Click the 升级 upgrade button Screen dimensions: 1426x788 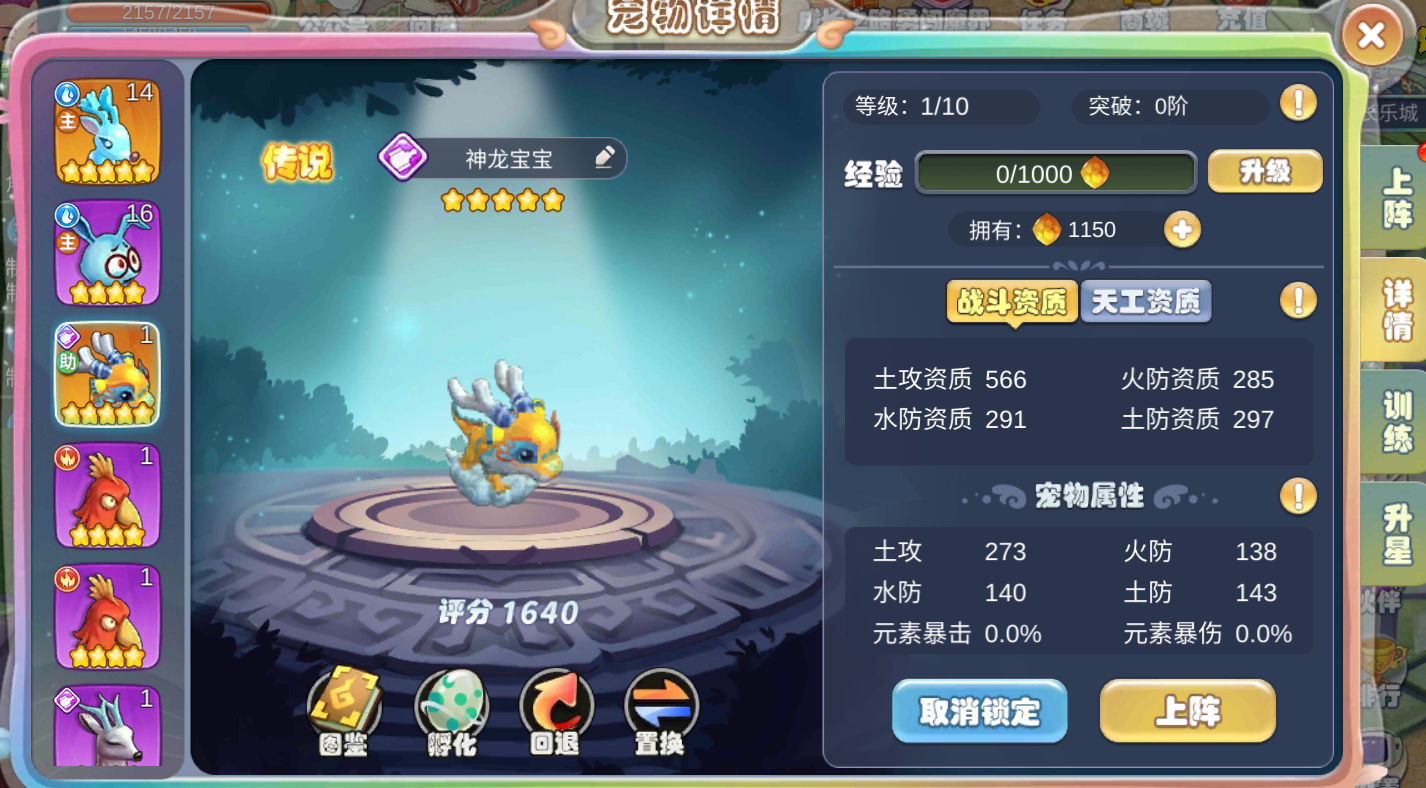click(1264, 172)
